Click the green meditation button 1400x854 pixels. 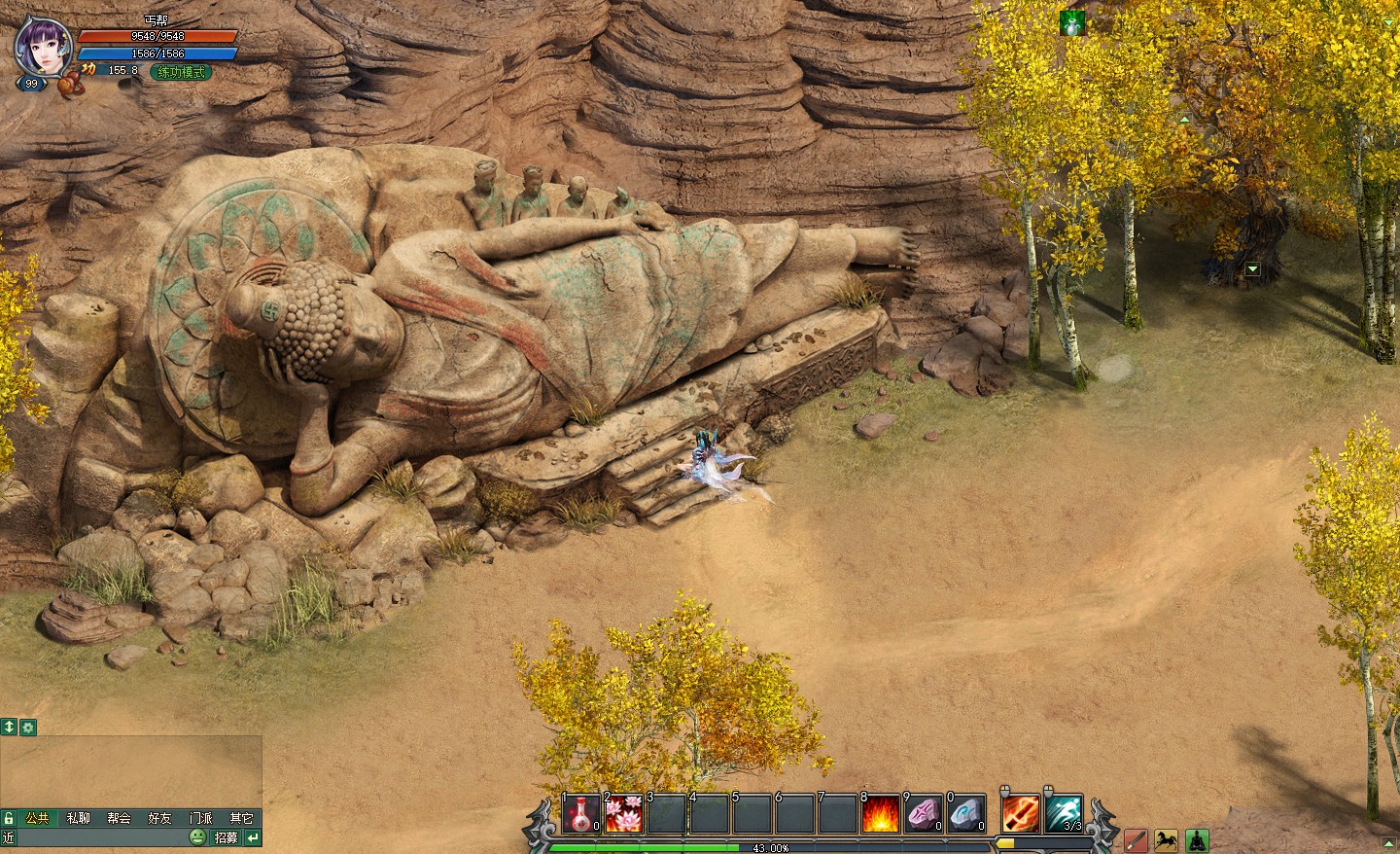(x=1196, y=840)
